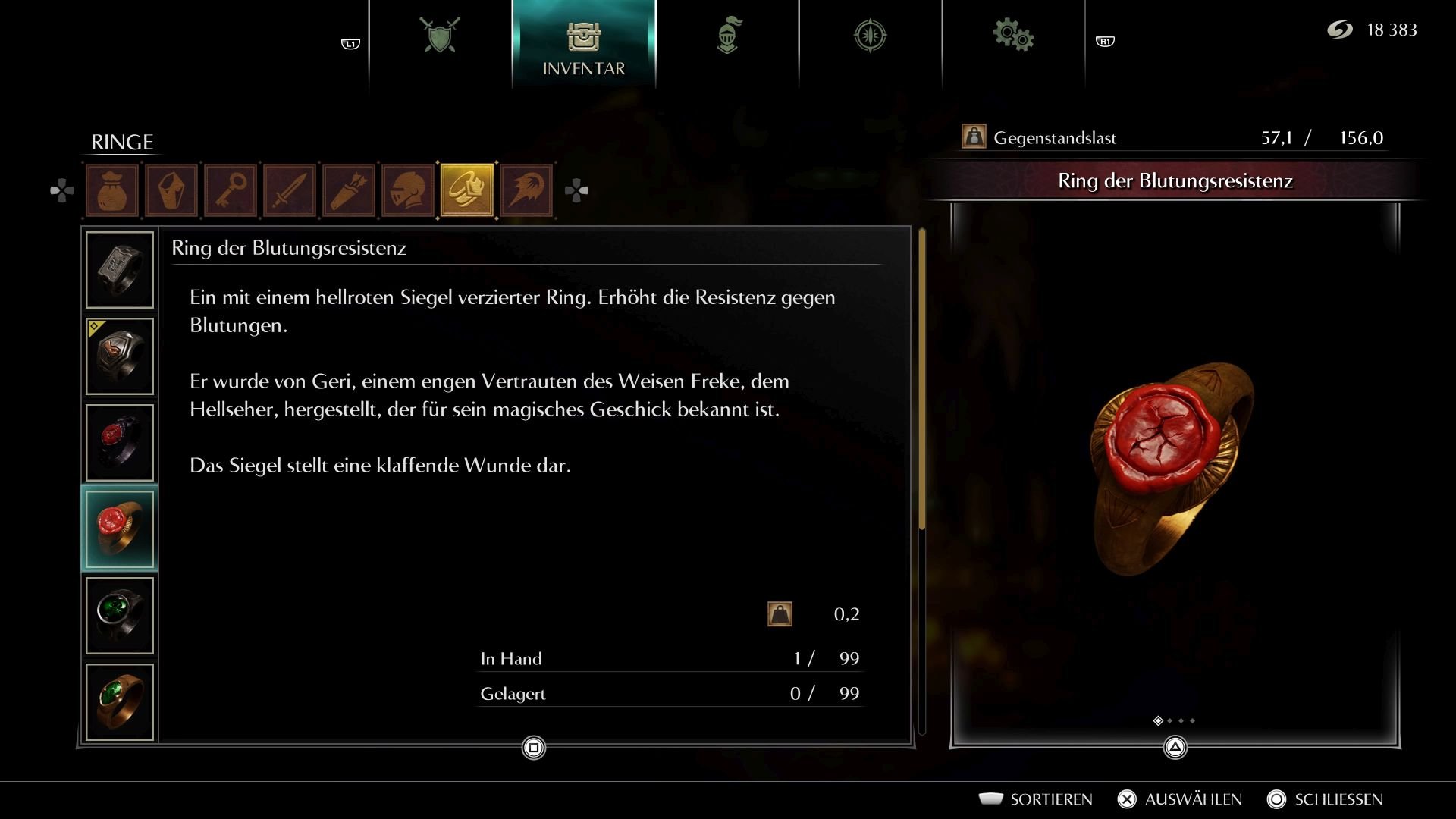The width and height of the screenshot is (1456, 819).
Task: Switch to the knight helmet tab
Action: [727, 36]
